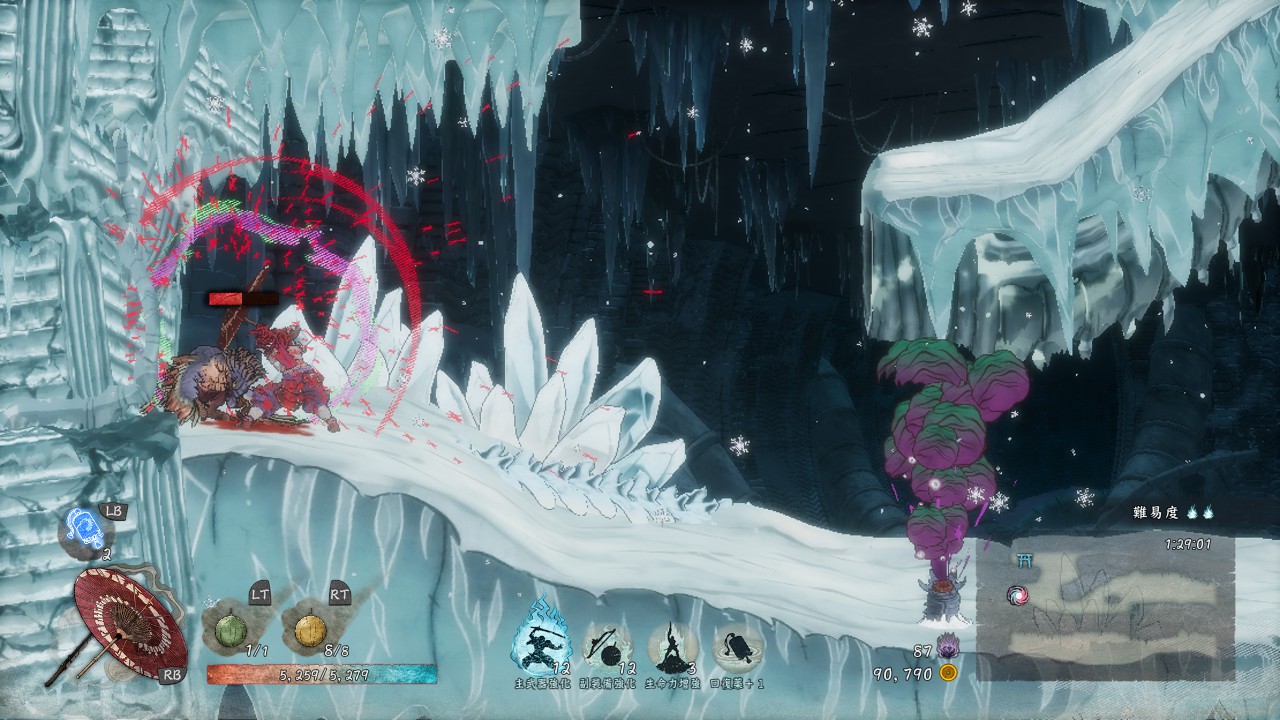Click the 主武器強化 blue flame samurai icon
The height and width of the screenshot is (720, 1280).
click(541, 632)
